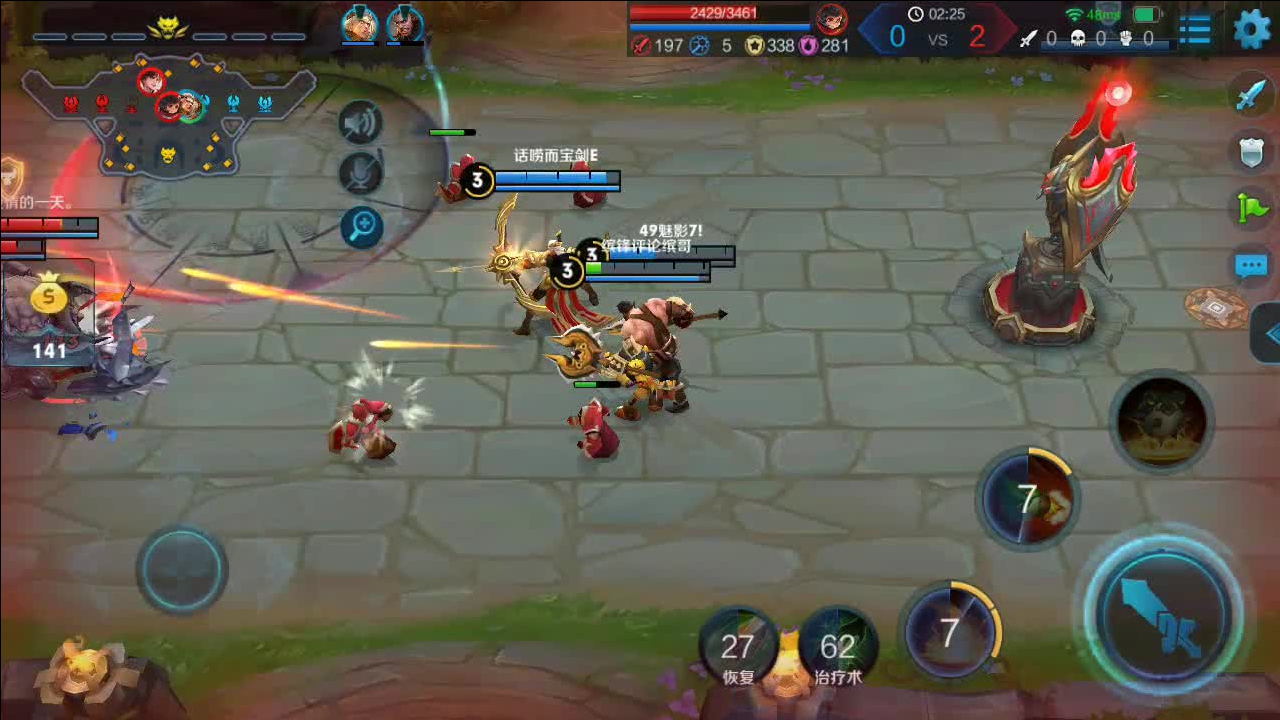This screenshot has height=720, width=1280.
Task: Toggle the microphone voice chat
Action: pos(361,174)
